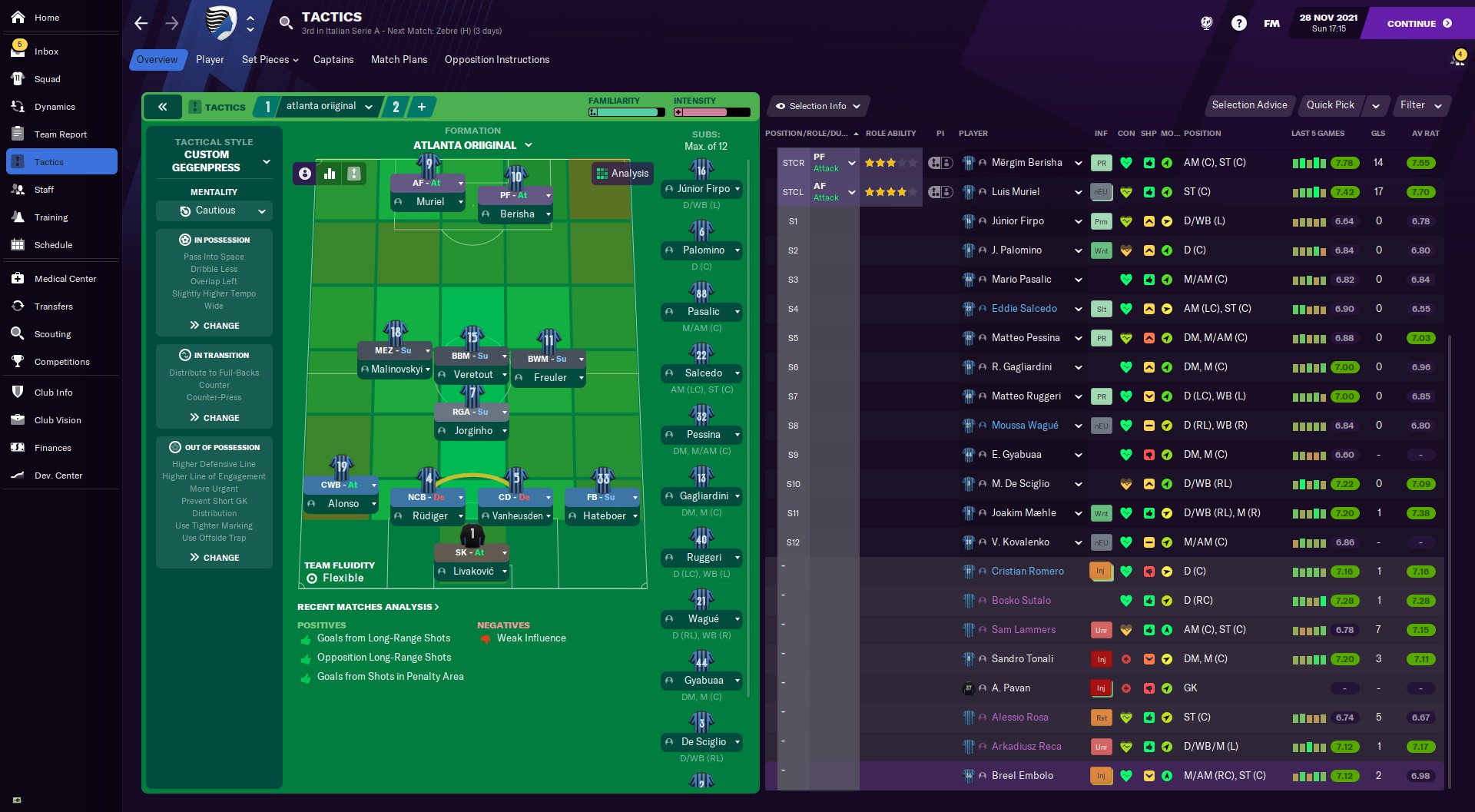Use the Quick Pick button
The height and width of the screenshot is (812, 1475).
pyautogui.click(x=1330, y=105)
